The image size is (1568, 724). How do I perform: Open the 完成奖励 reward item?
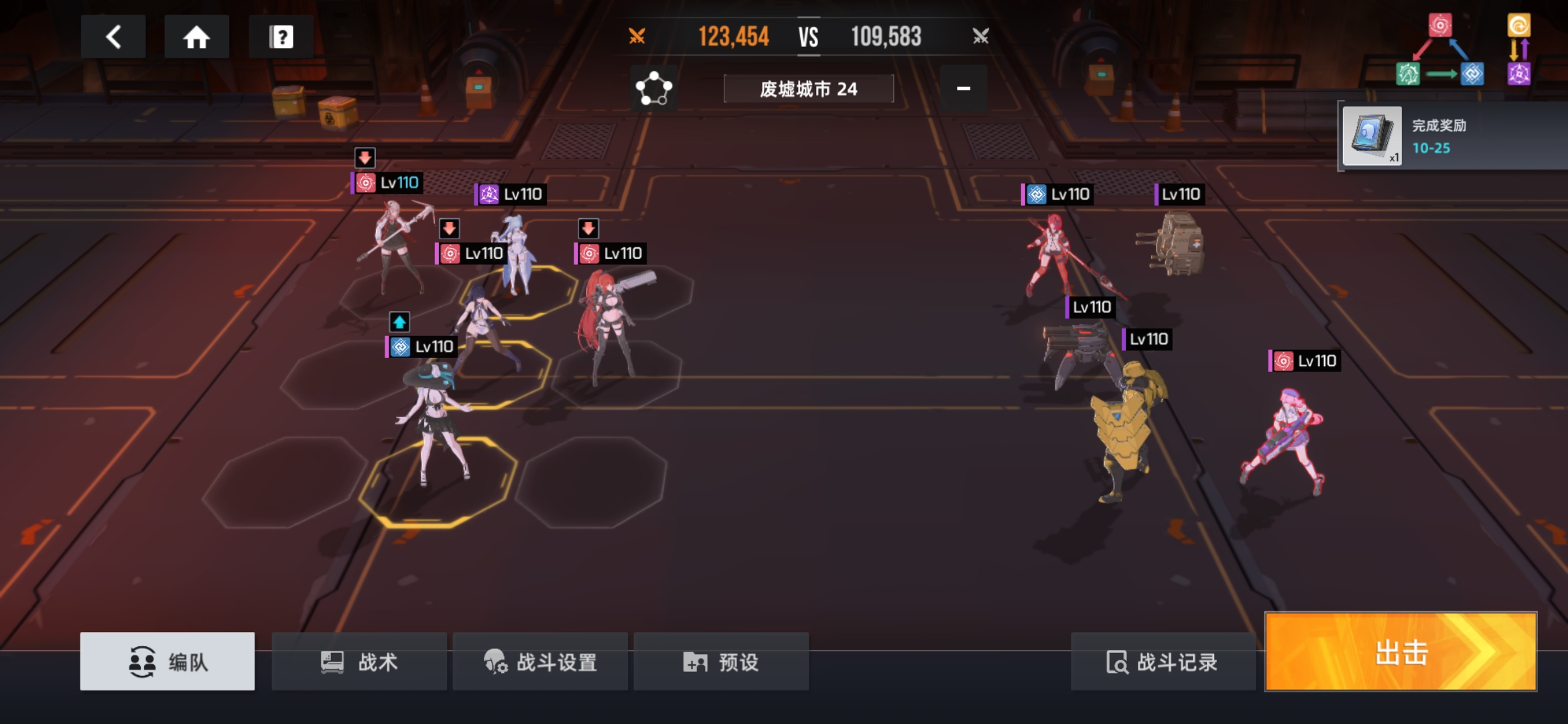coord(1372,136)
